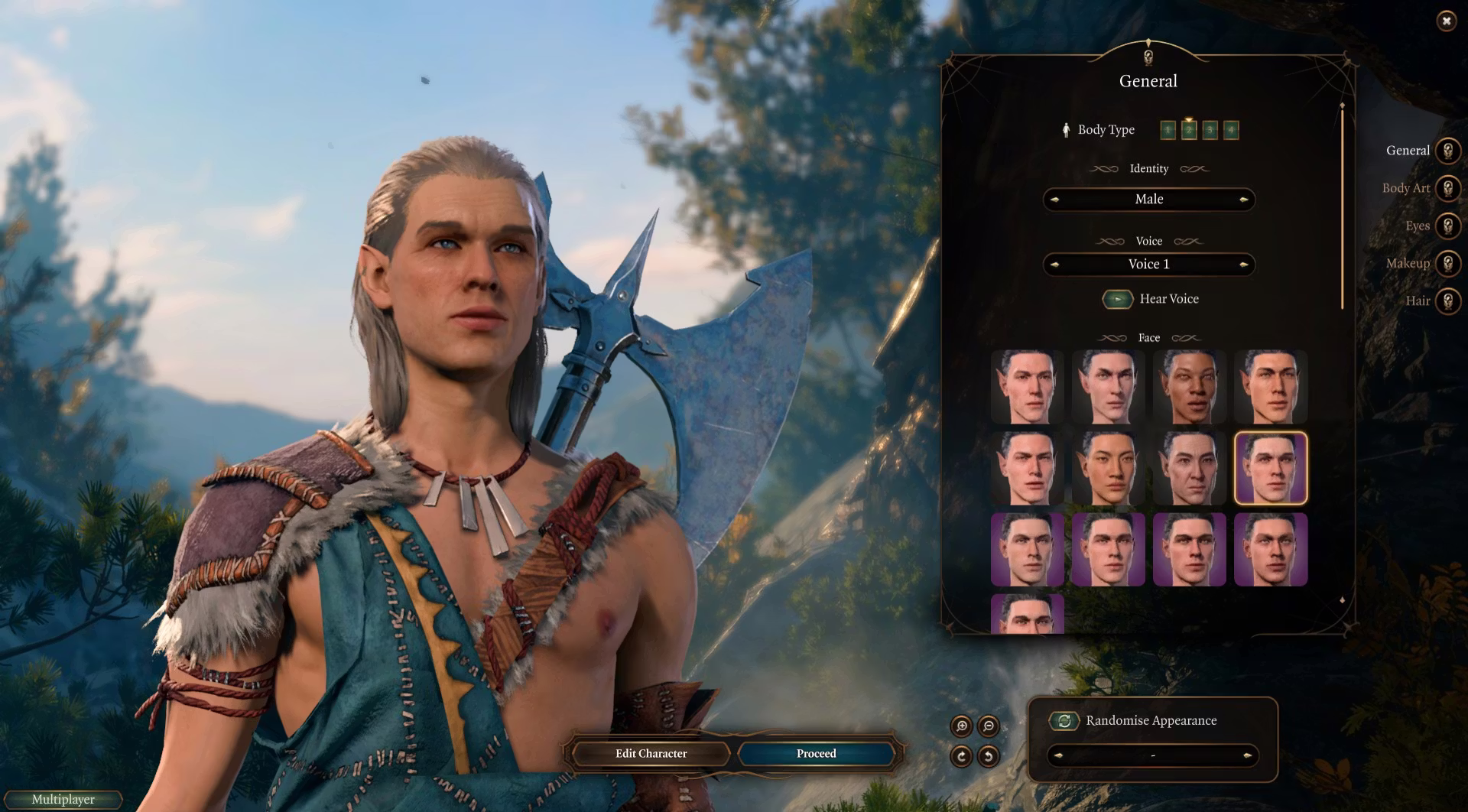Switch to the Eyes tab
Screen dimensions: 1468x812
(1447, 226)
